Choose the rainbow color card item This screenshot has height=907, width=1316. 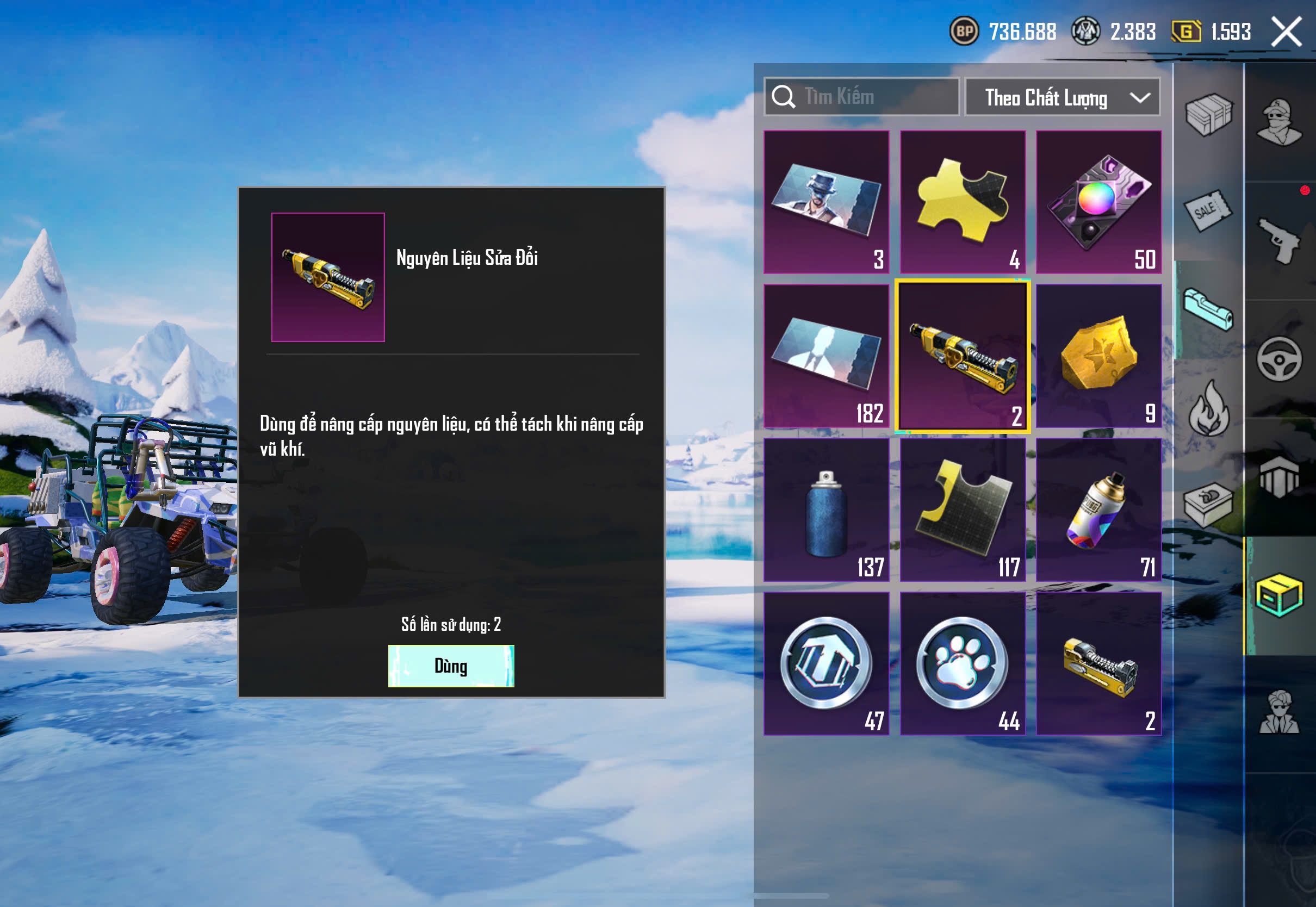[x=1098, y=202]
